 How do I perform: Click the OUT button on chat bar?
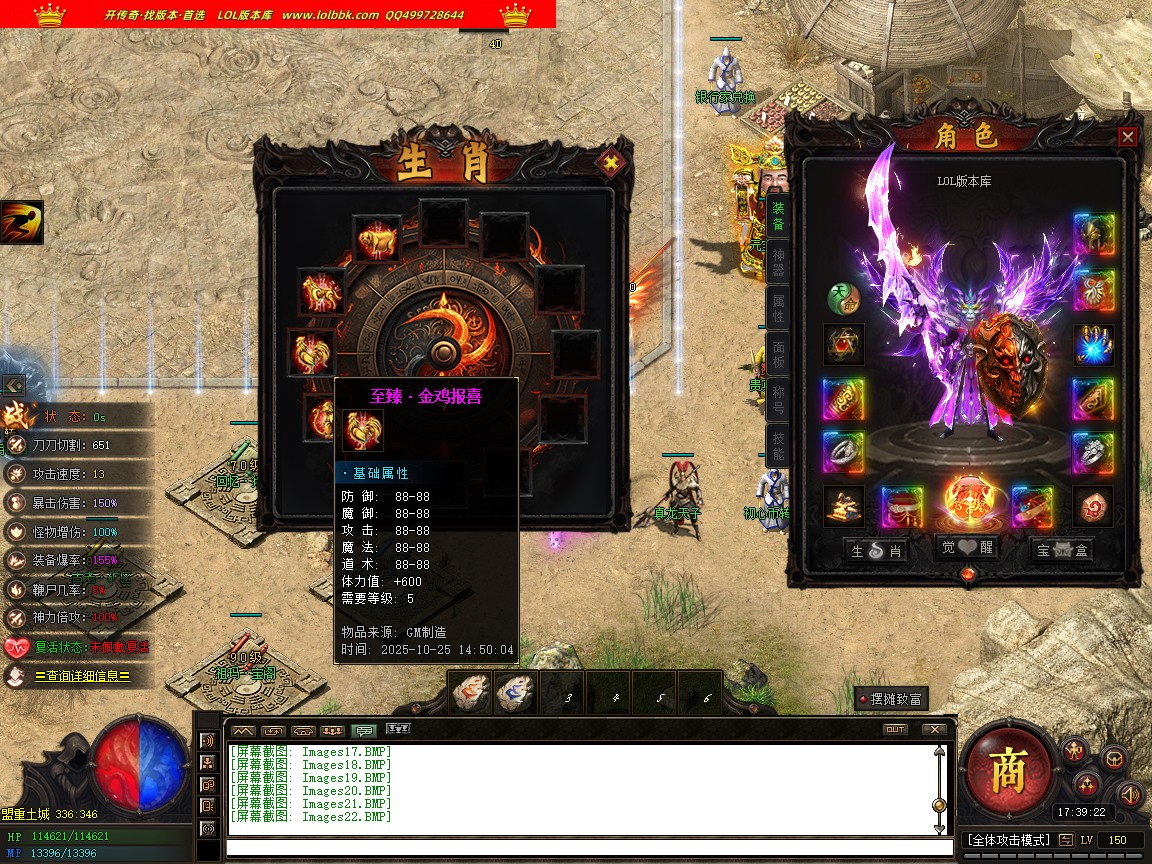point(895,729)
